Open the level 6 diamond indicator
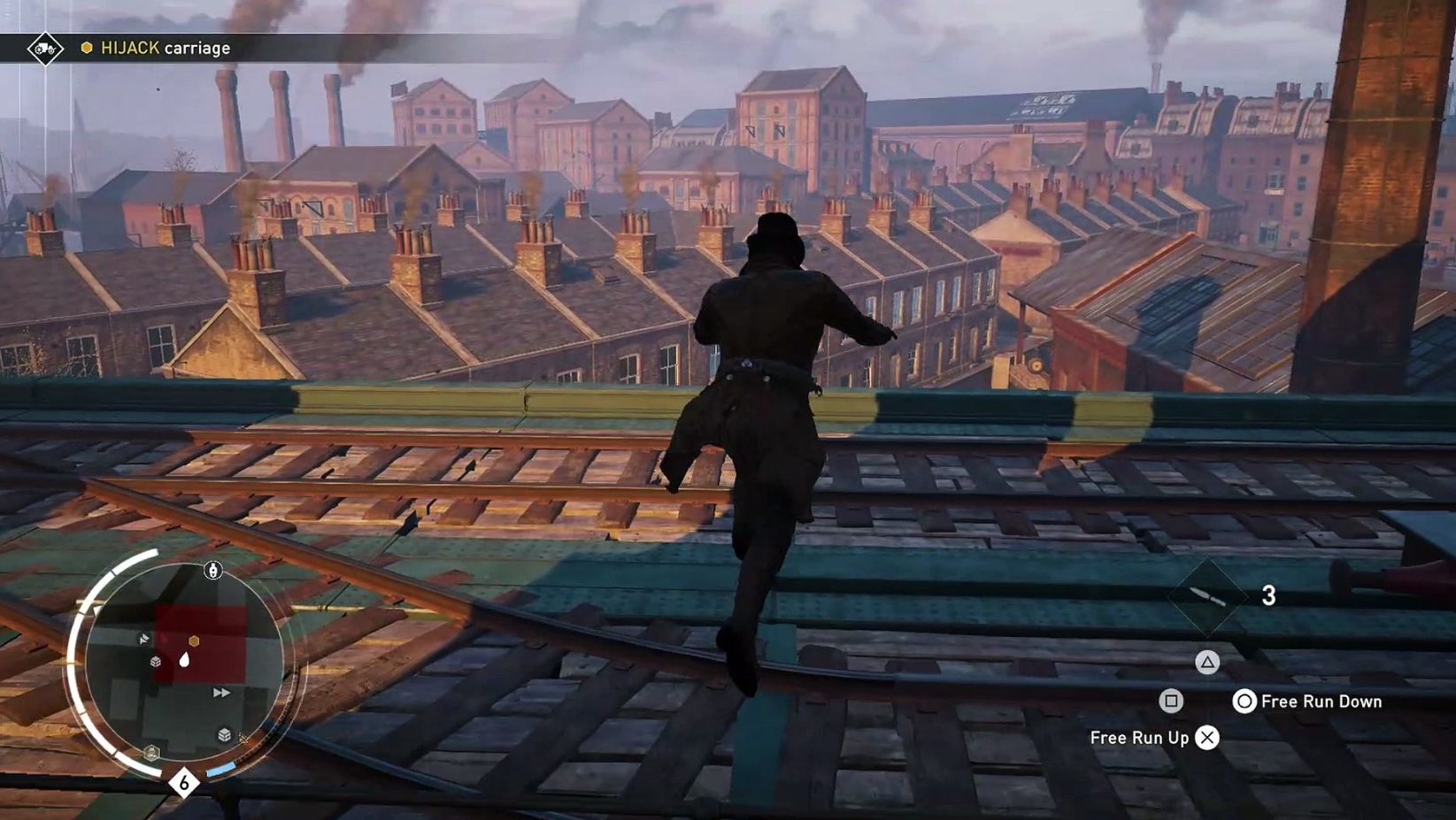This screenshot has width=1456, height=820. click(183, 783)
